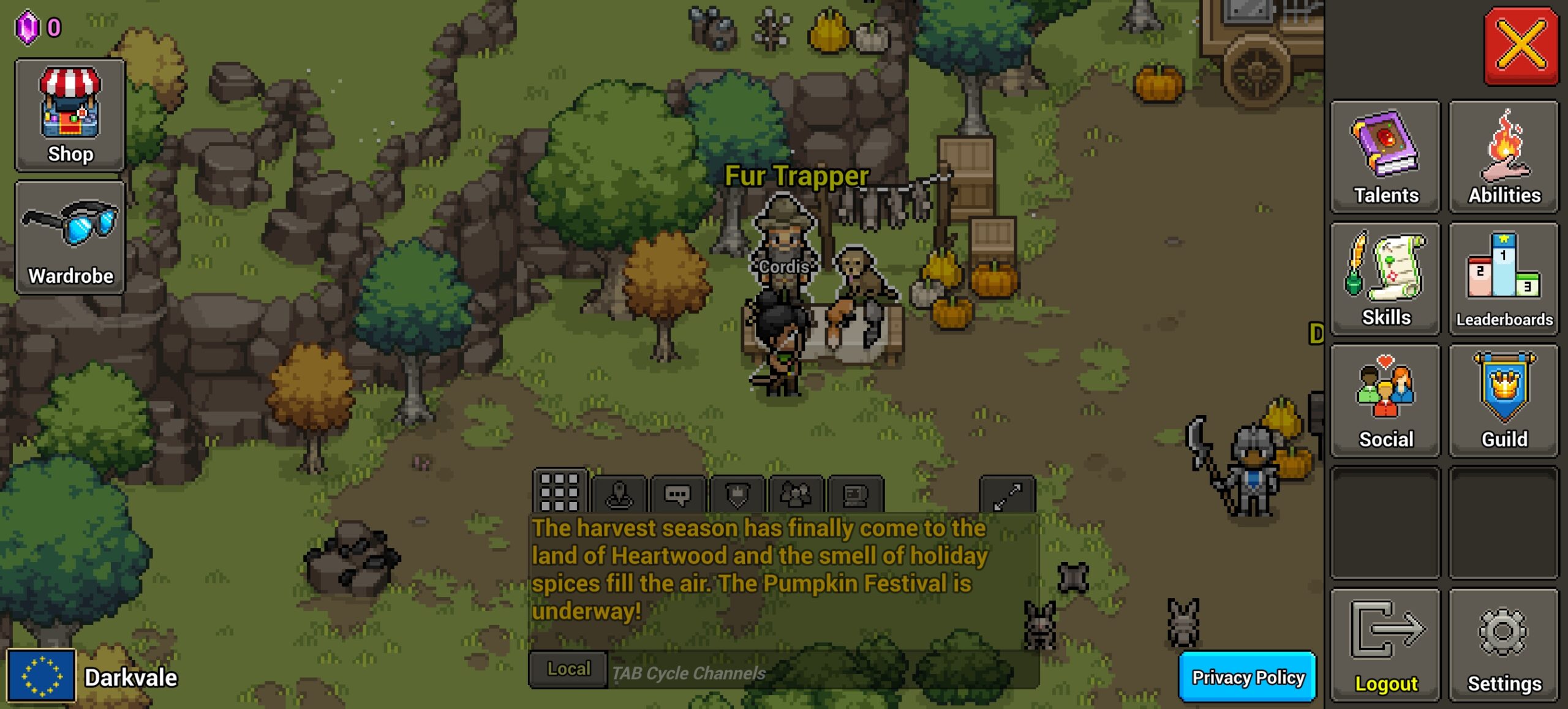Open the Shop
Viewport: 1568px width, 709px height.
pos(70,115)
